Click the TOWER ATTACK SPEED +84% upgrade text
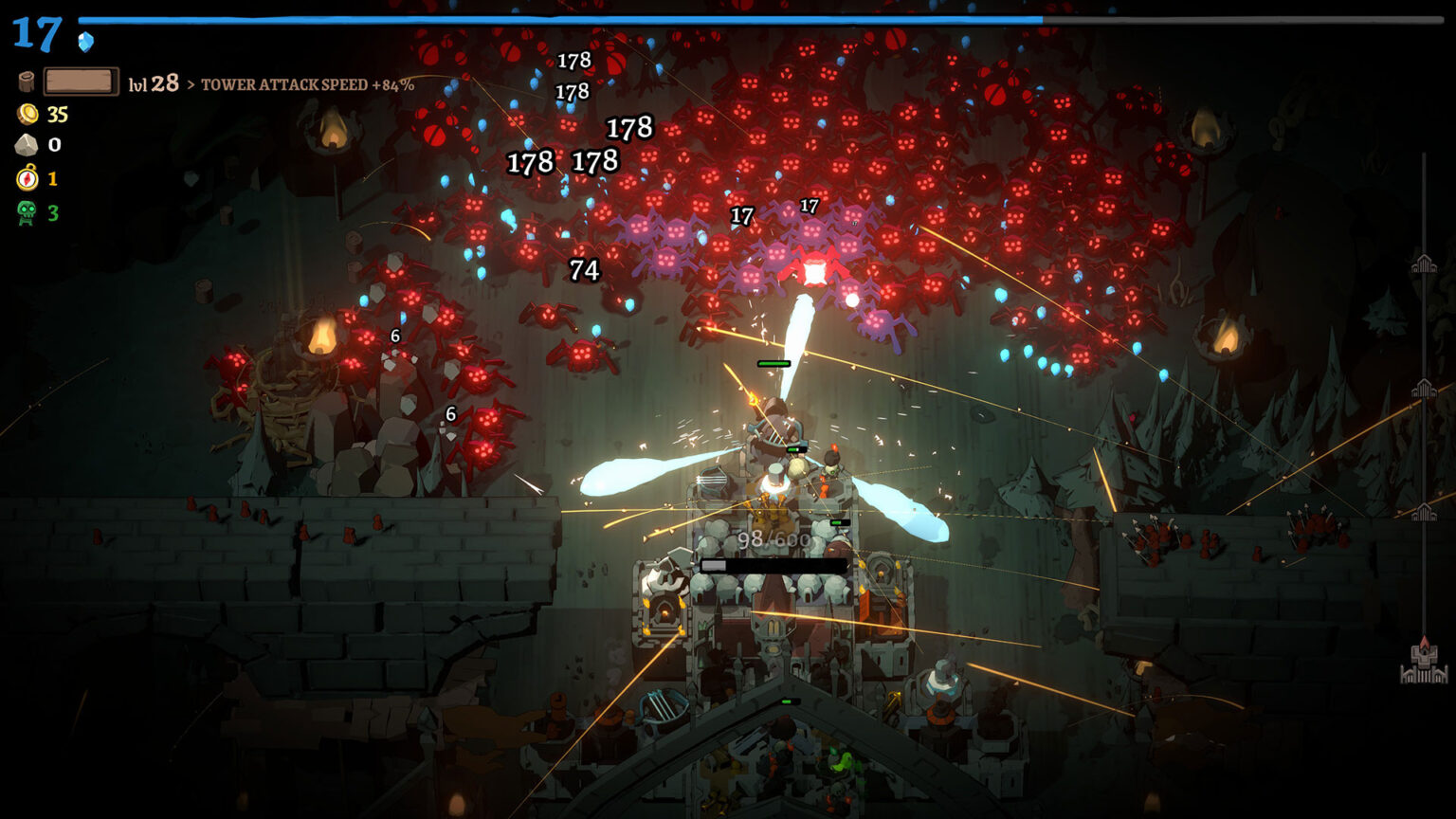 [309, 84]
